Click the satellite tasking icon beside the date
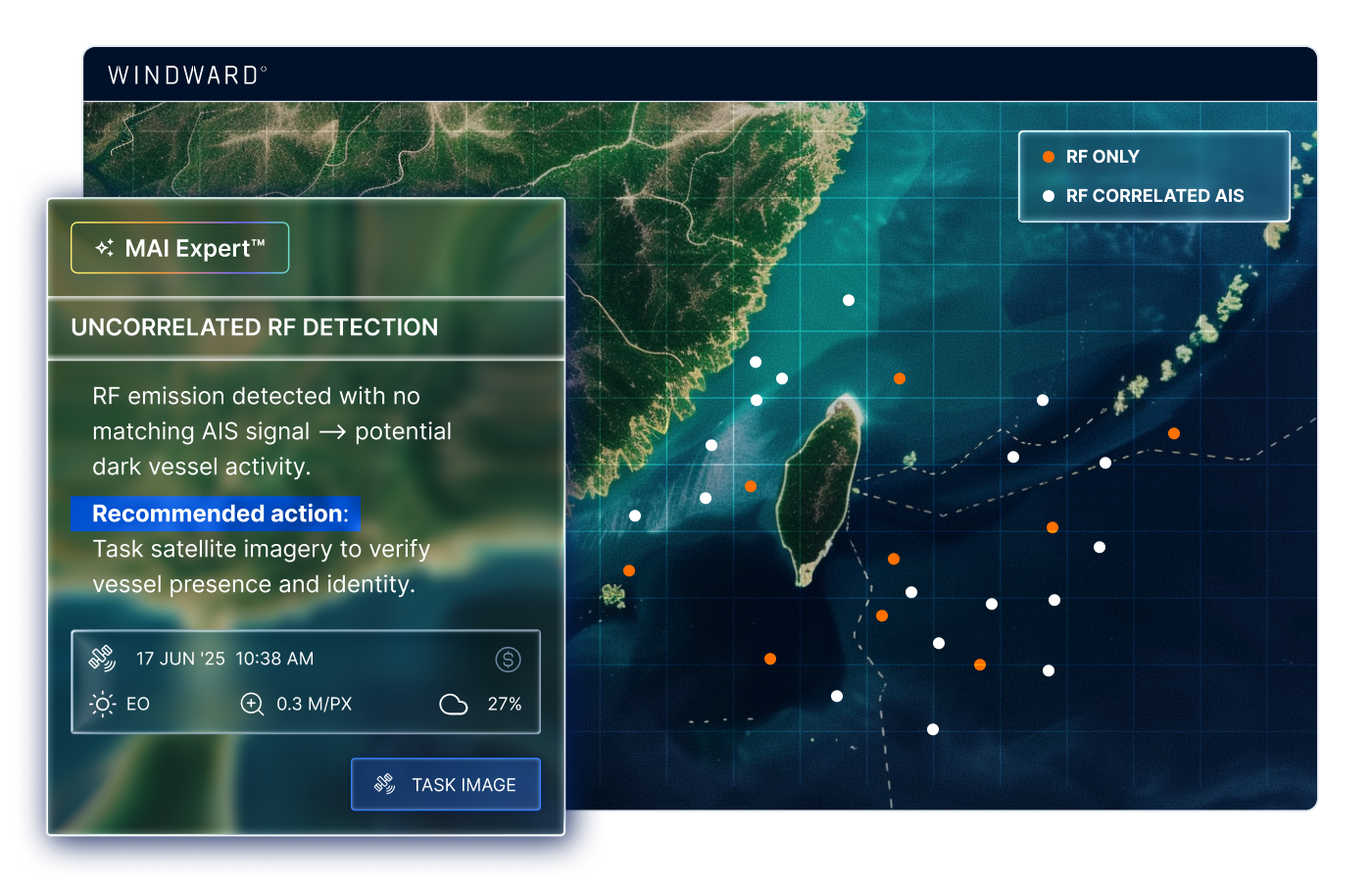The height and width of the screenshot is (882, 1372). click(102, 659)
